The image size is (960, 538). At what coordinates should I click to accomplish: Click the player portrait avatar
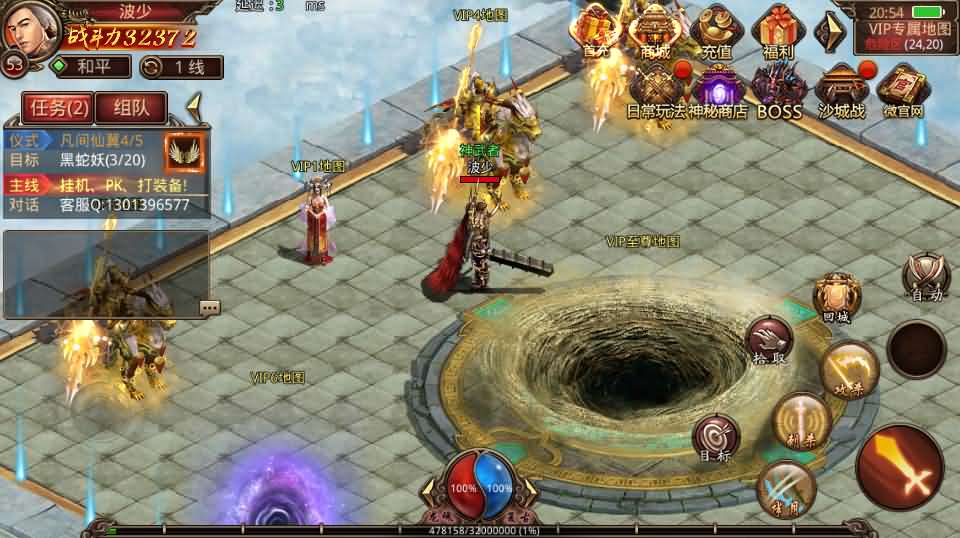pos(27,28)
